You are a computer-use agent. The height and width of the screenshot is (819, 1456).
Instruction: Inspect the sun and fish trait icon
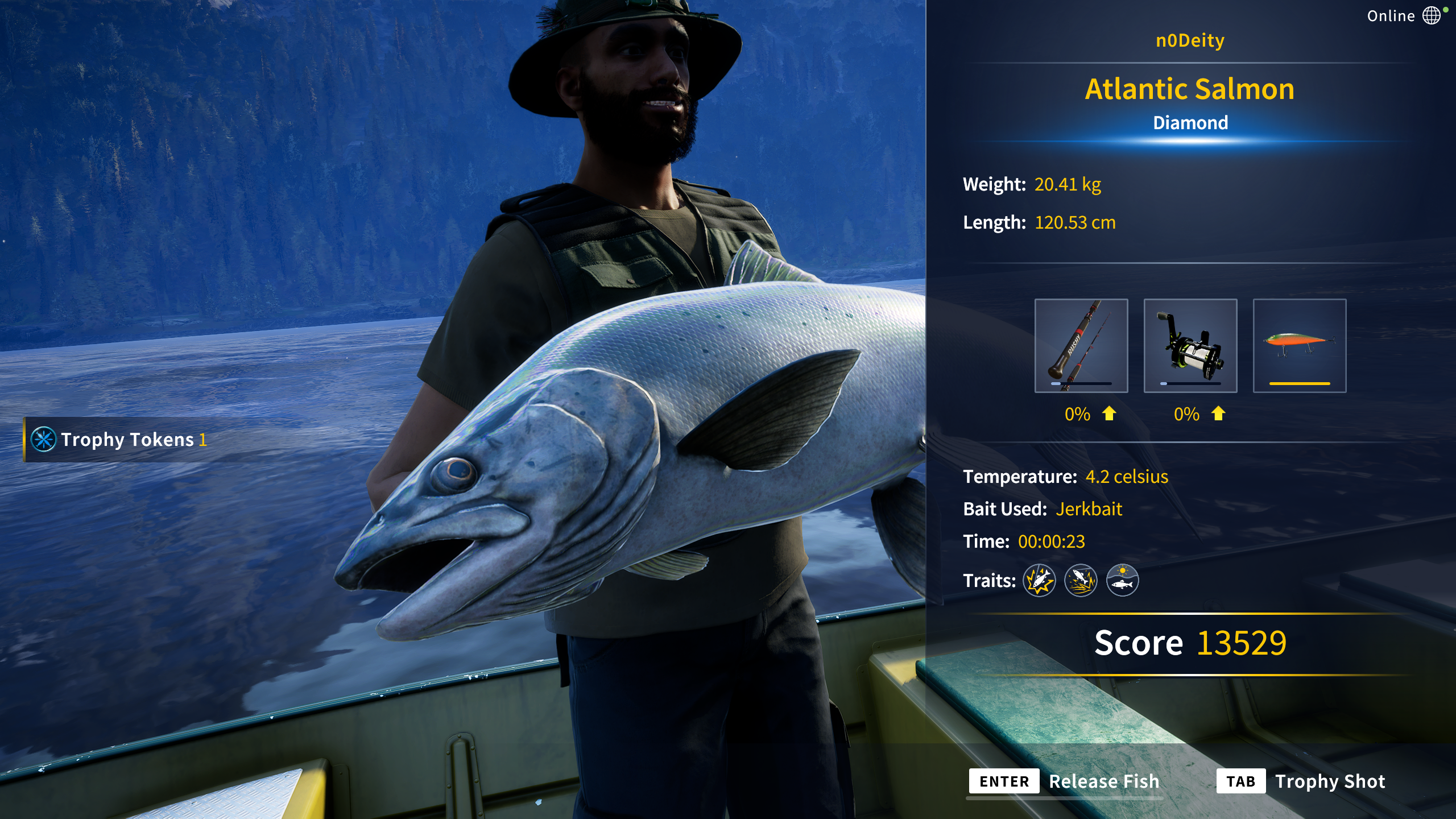click(x=1122, y=581)
